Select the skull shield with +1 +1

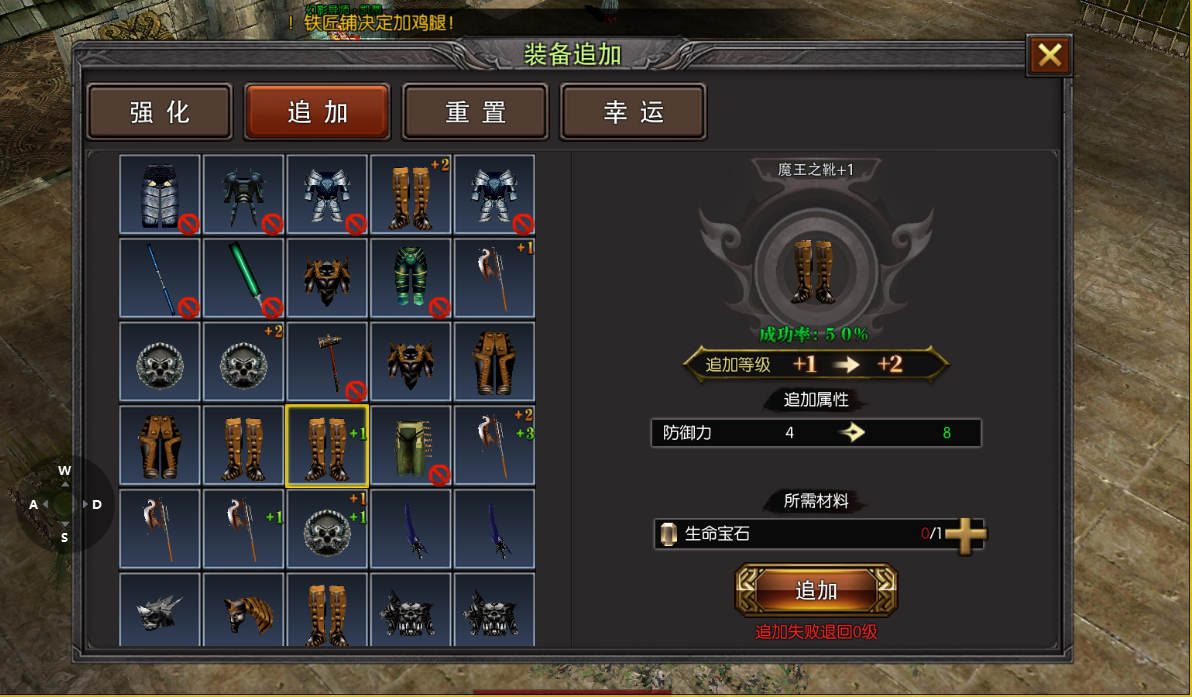[327, 529]
